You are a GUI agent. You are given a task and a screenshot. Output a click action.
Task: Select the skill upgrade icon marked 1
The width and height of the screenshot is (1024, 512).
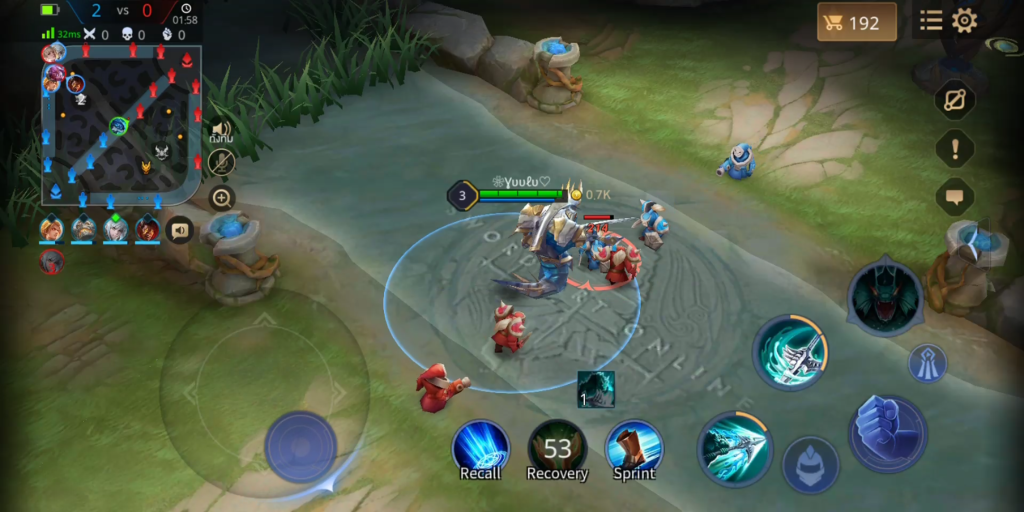pos(596,389)
